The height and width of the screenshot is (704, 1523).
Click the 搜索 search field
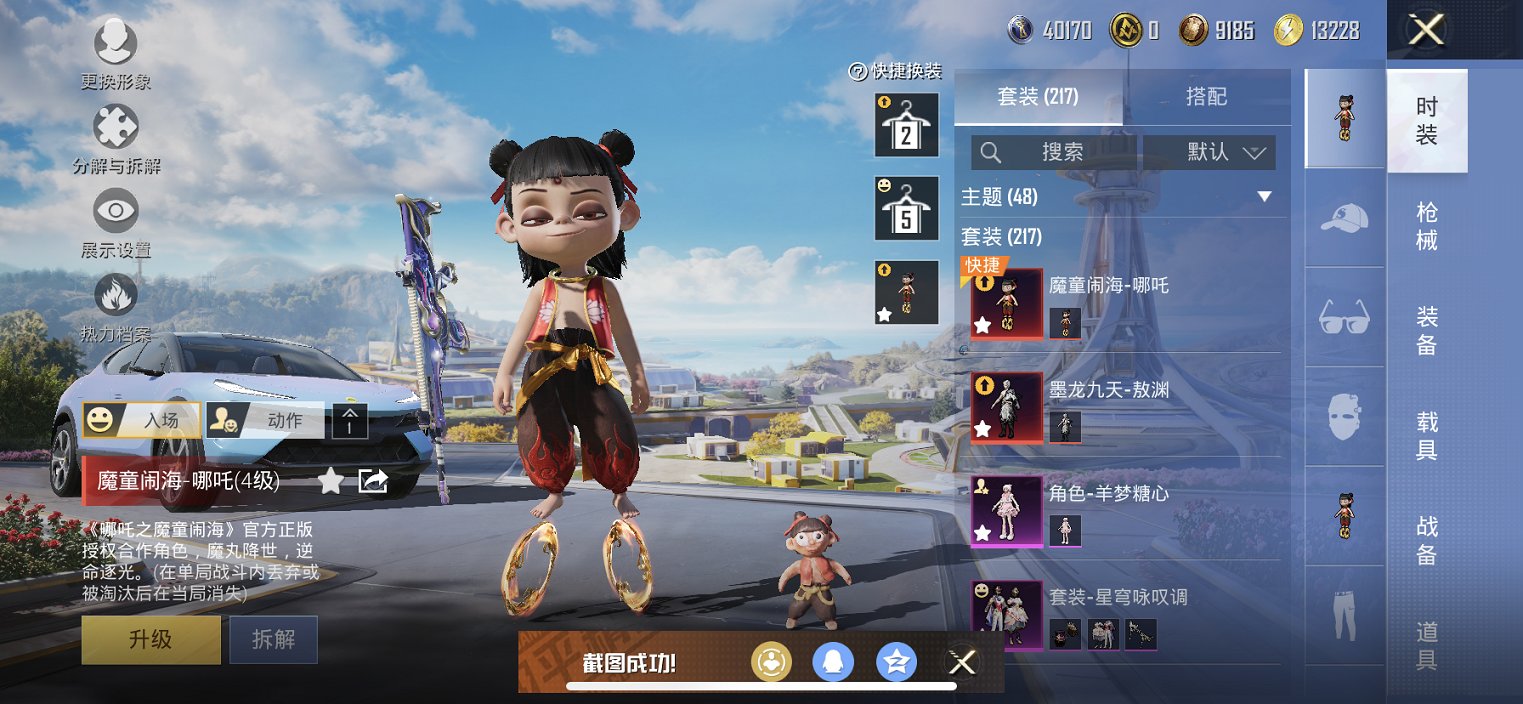(x=1060, y=152)
